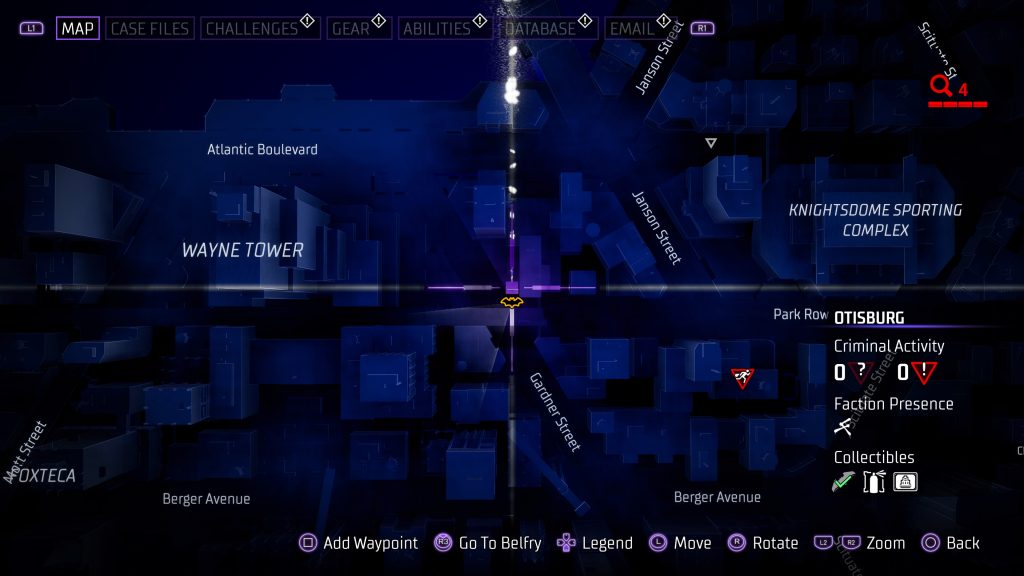Open the Abilities tab
The image size is (1024, 576).
coord(436,28)
